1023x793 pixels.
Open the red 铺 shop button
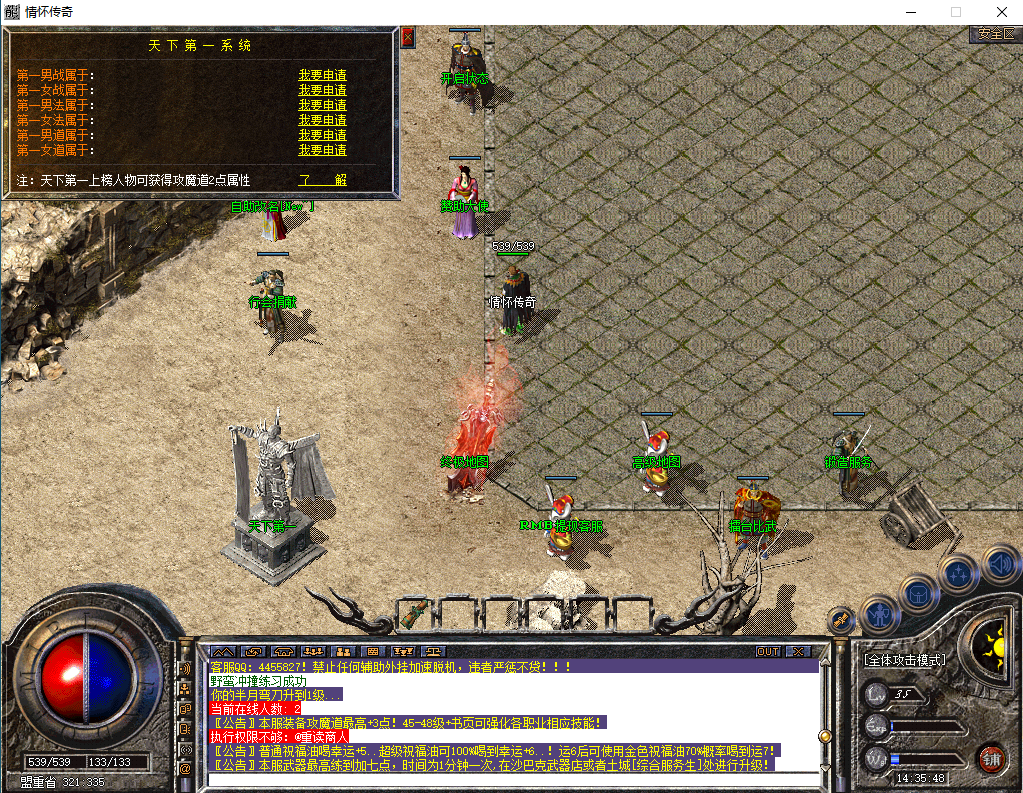(x=991, y=758)
